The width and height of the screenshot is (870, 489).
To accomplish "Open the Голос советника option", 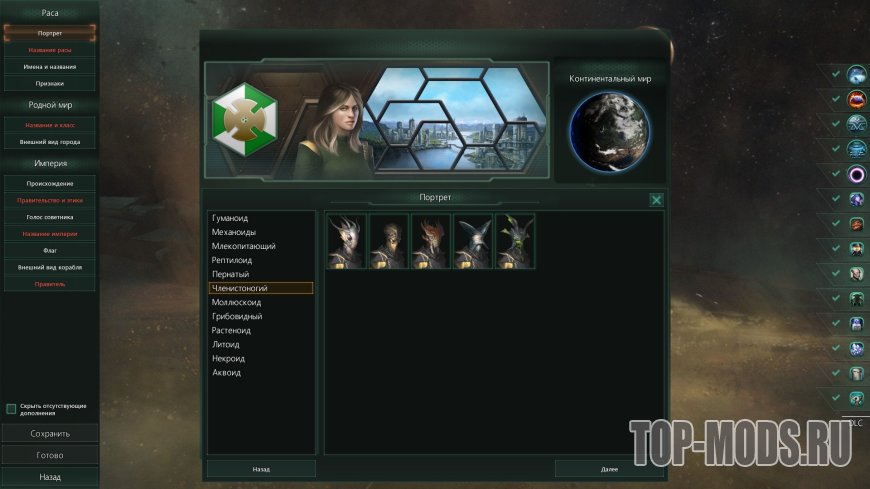I will coord(50,217).
